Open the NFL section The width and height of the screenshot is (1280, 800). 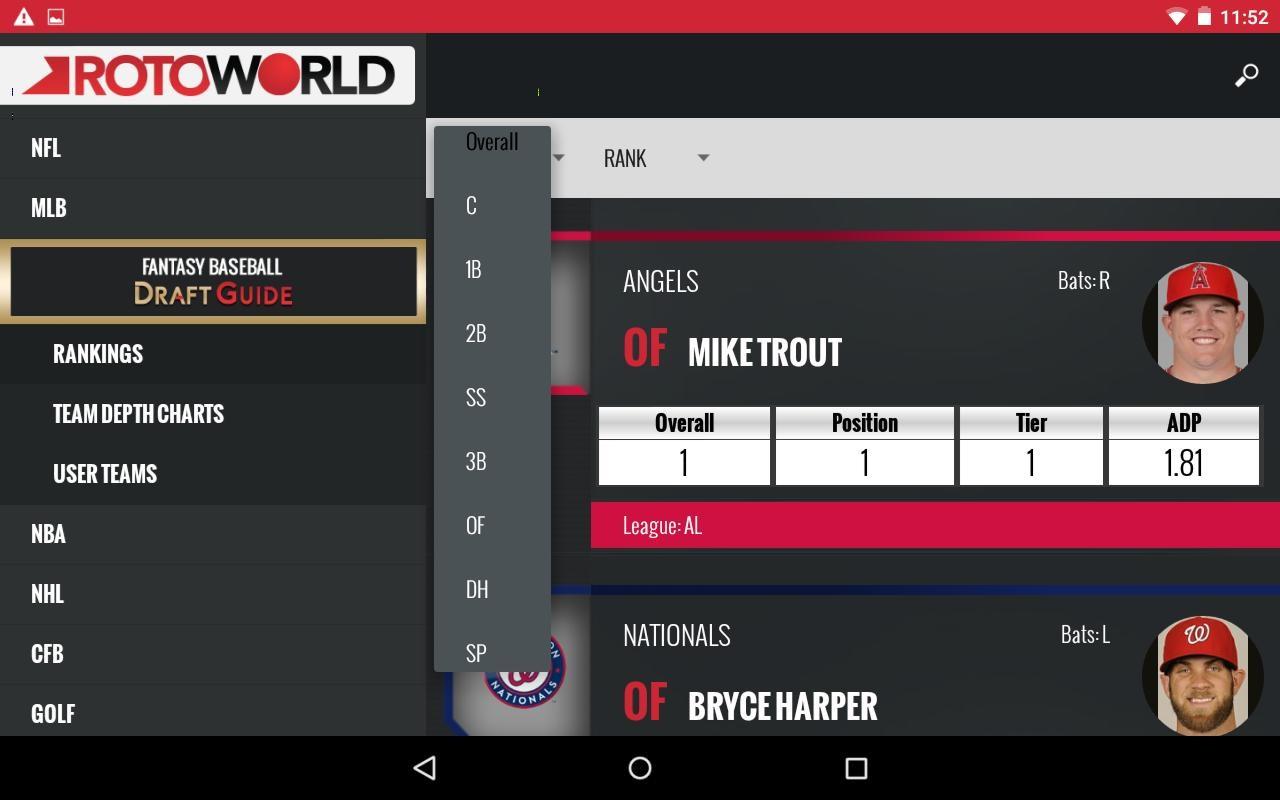click(x=46, y=148)
